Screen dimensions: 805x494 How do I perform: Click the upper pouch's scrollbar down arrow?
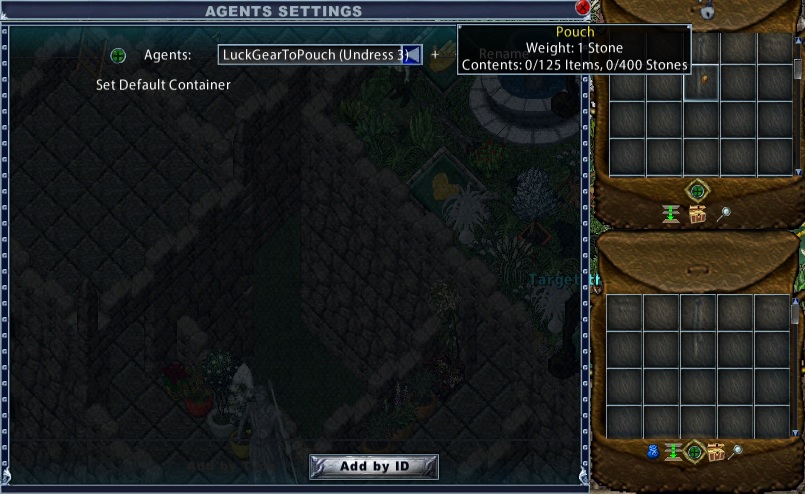(x=796, y=170)
